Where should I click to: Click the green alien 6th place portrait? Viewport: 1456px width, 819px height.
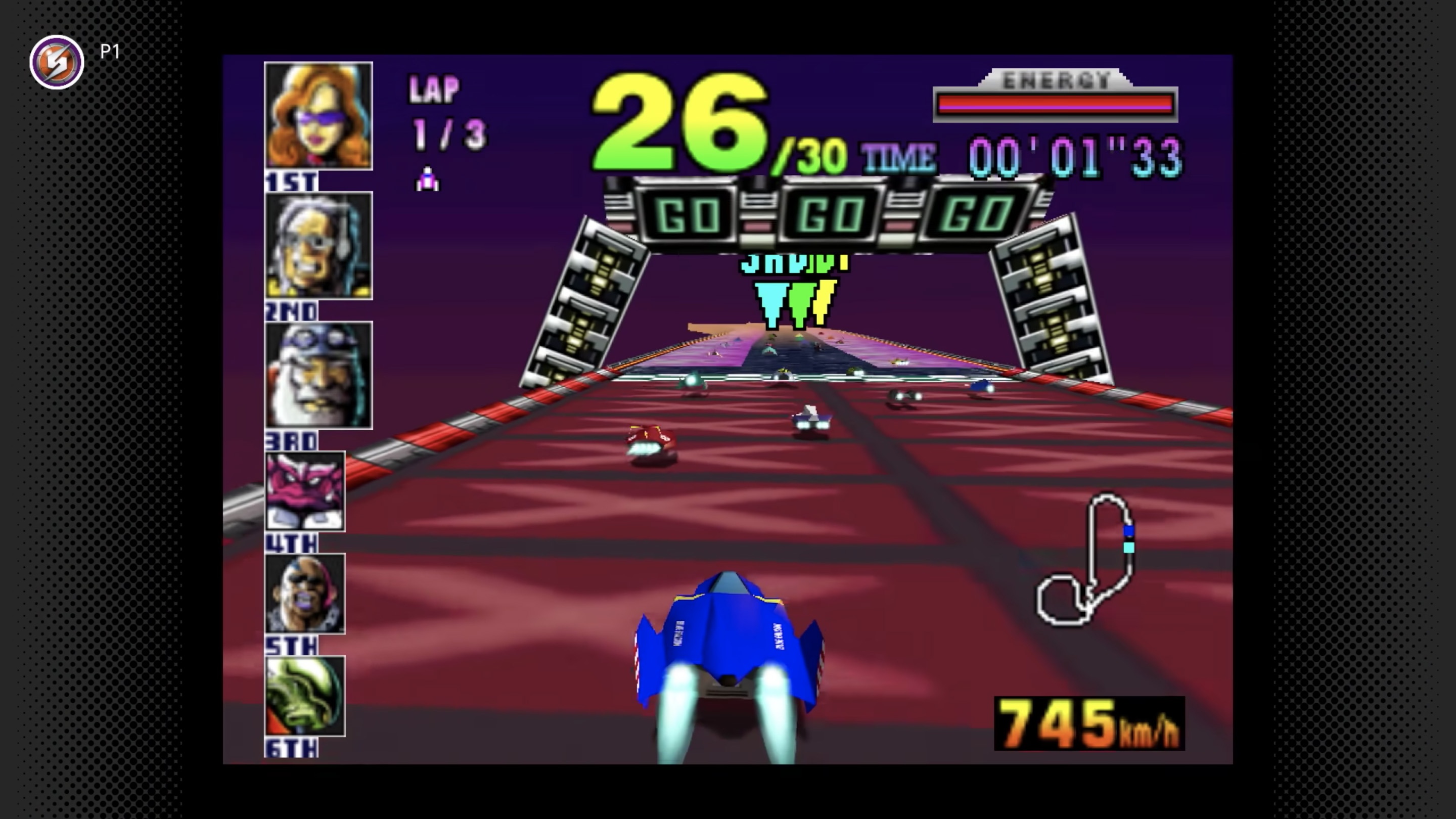tap(305, 696)
